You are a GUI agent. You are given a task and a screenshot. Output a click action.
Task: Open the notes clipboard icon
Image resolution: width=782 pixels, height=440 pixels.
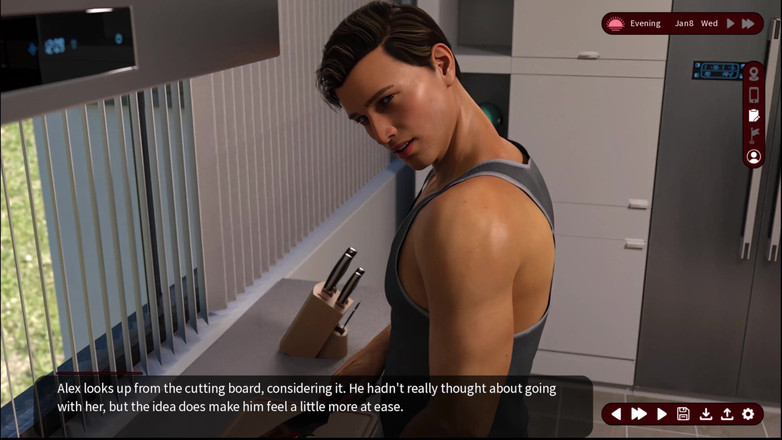pyautogui.click(x=754, y=116)
